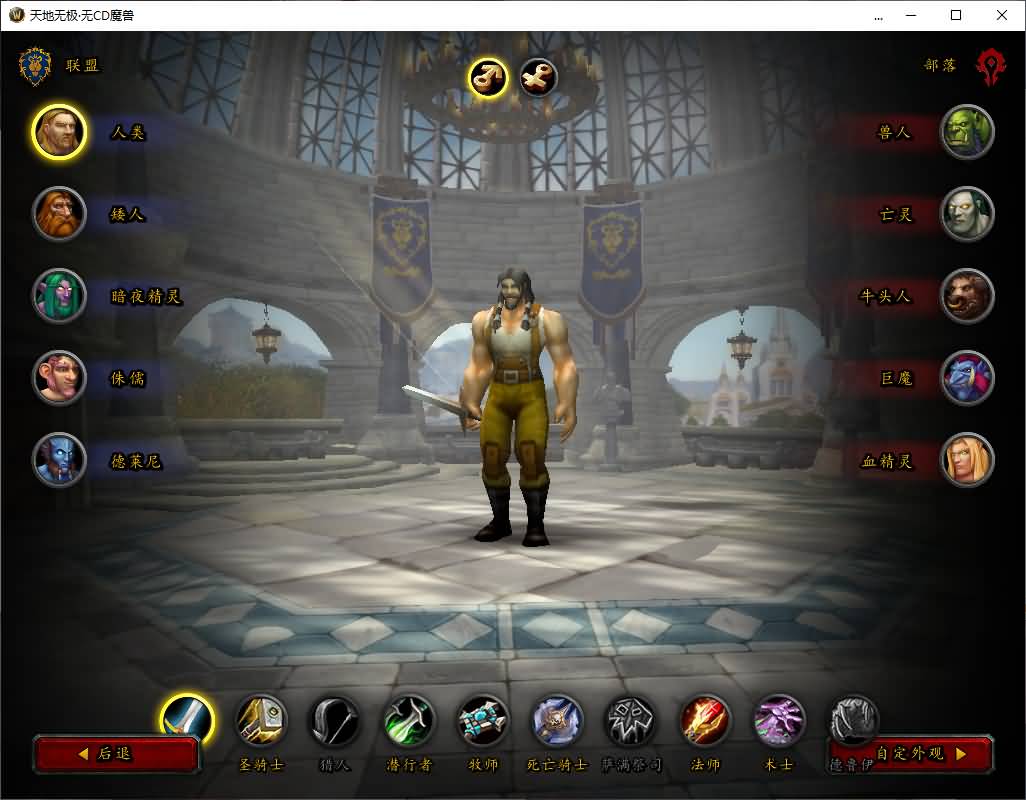Viewport: 1026px width, 800px height.
Task: Go back with the 后退 button
Action: pyautogui.click(x=116, y=754)
